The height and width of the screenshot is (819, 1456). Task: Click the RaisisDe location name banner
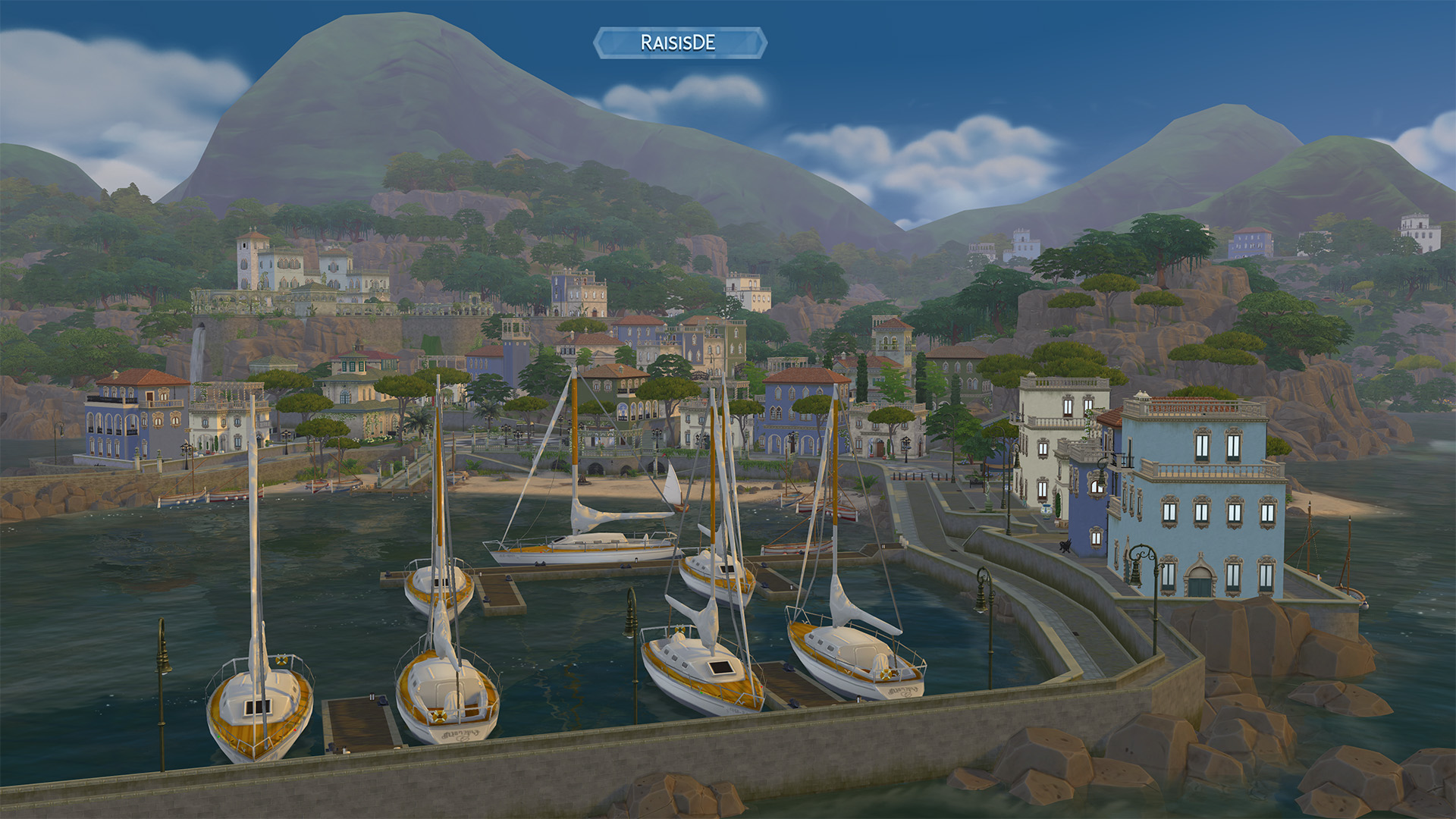point(679,42)
